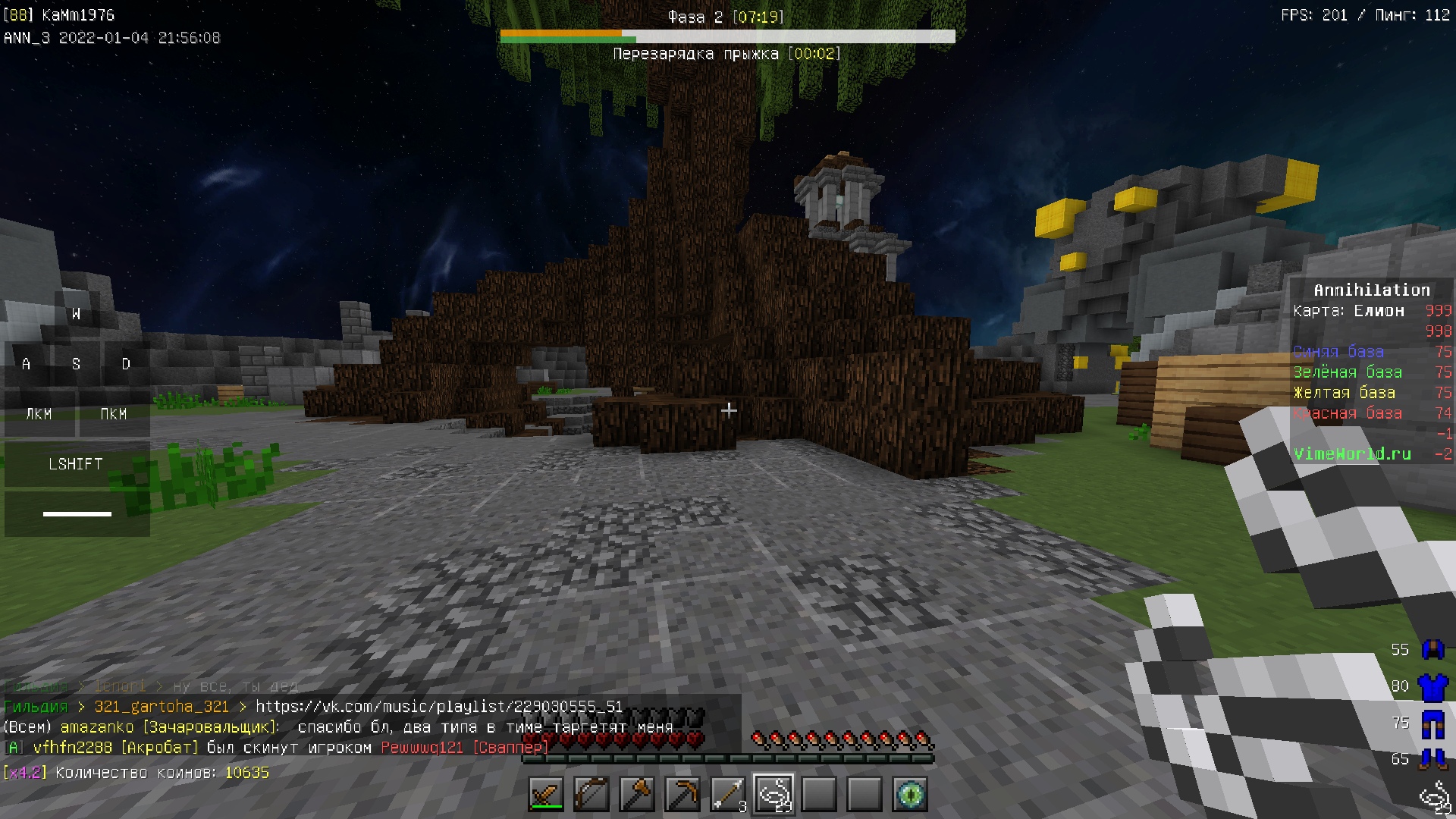Click the blue chestplate armor icon
Viewport: 1456px width, 819px height.
[1432, 687]
